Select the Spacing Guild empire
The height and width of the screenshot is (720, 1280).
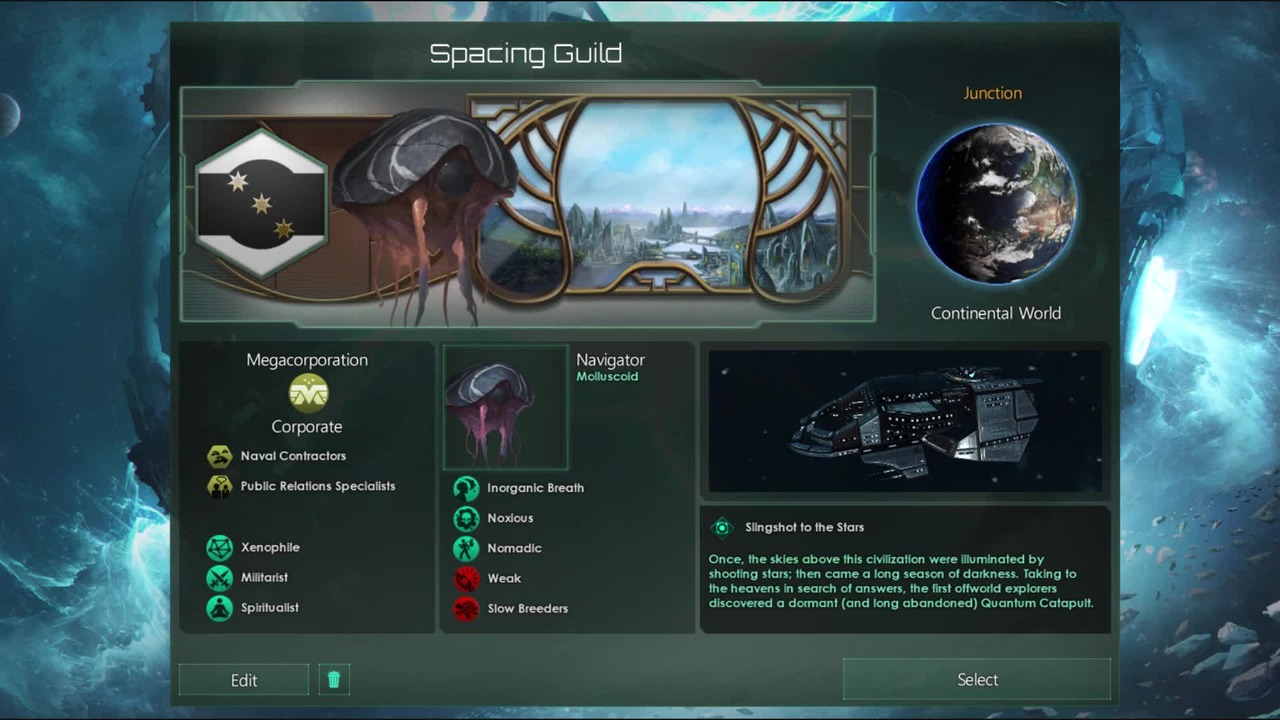tap(977, 680)
